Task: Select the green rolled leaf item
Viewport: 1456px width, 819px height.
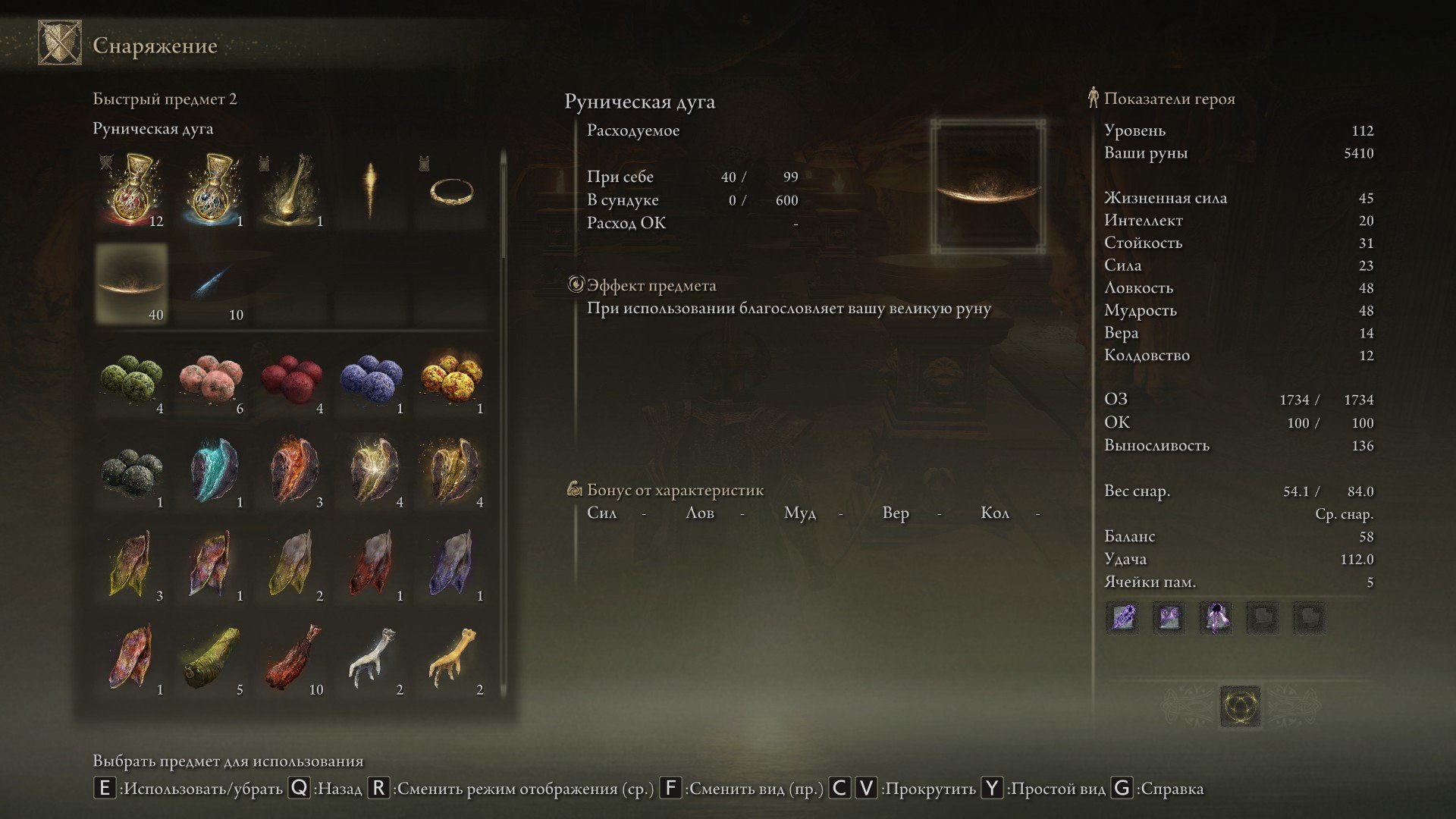Action: pyautogui.click(x=212, y=658)
